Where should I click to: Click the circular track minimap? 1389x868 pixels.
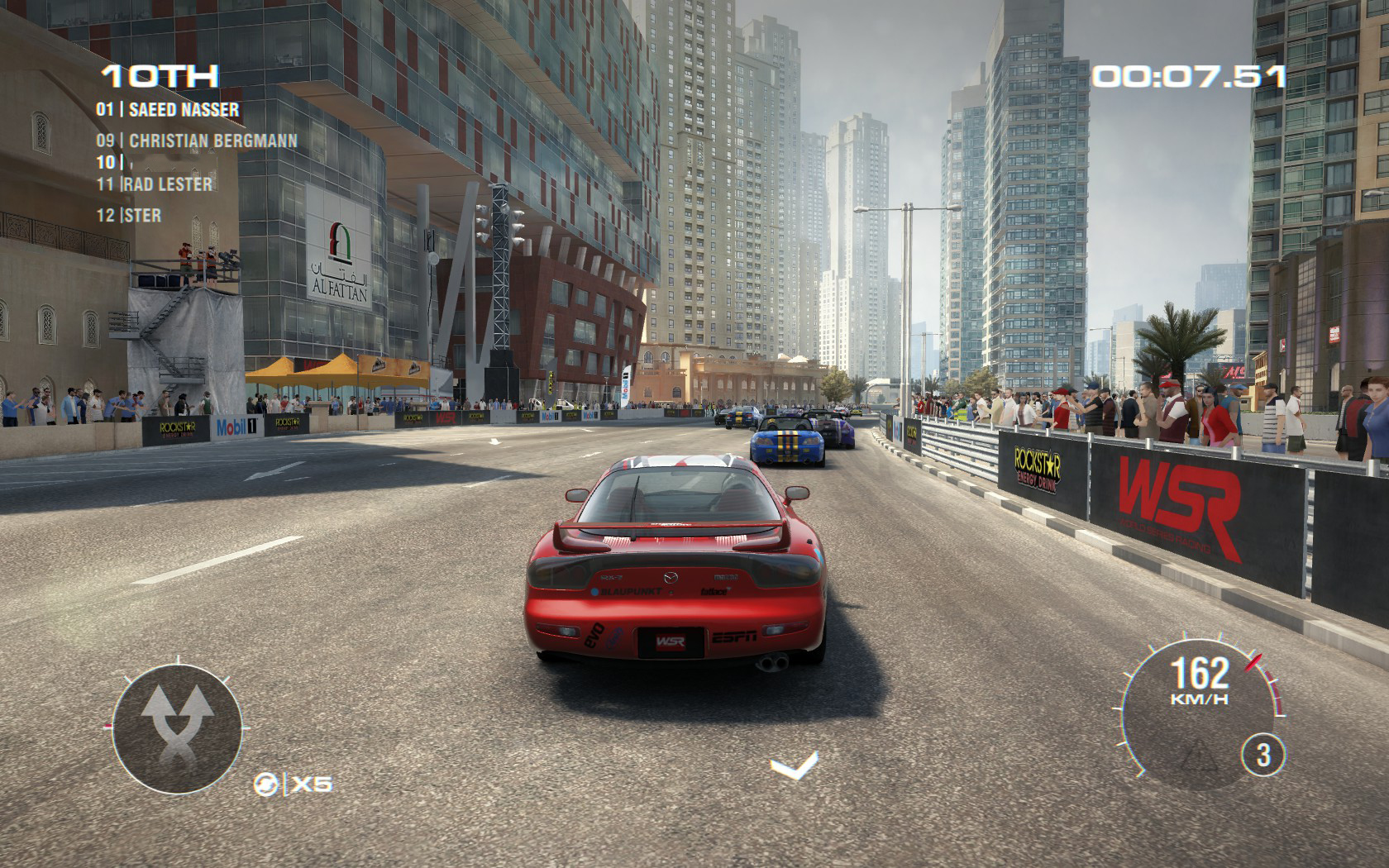coord(177,729)
